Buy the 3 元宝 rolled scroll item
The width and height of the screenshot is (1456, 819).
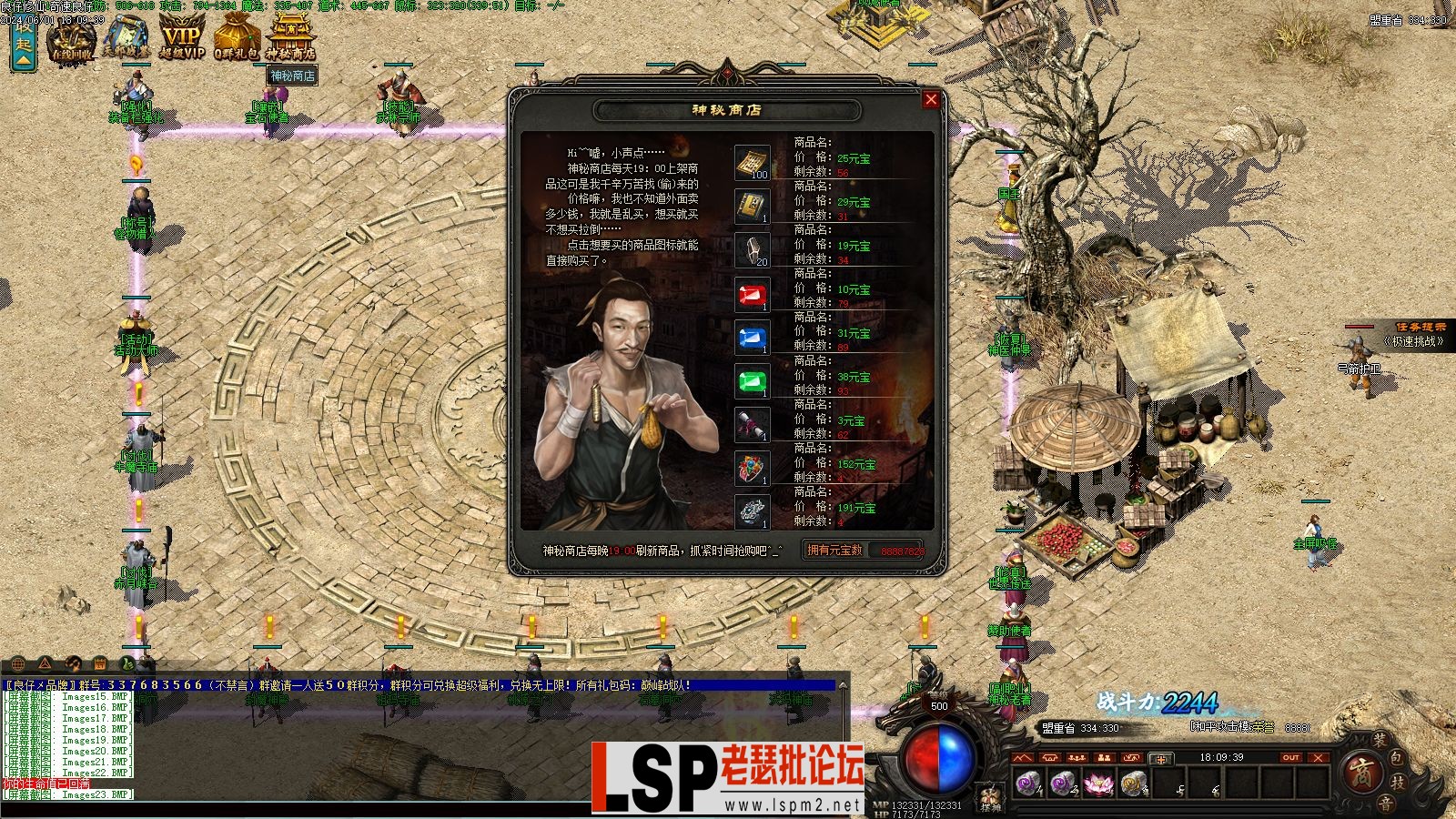[752, 426]
